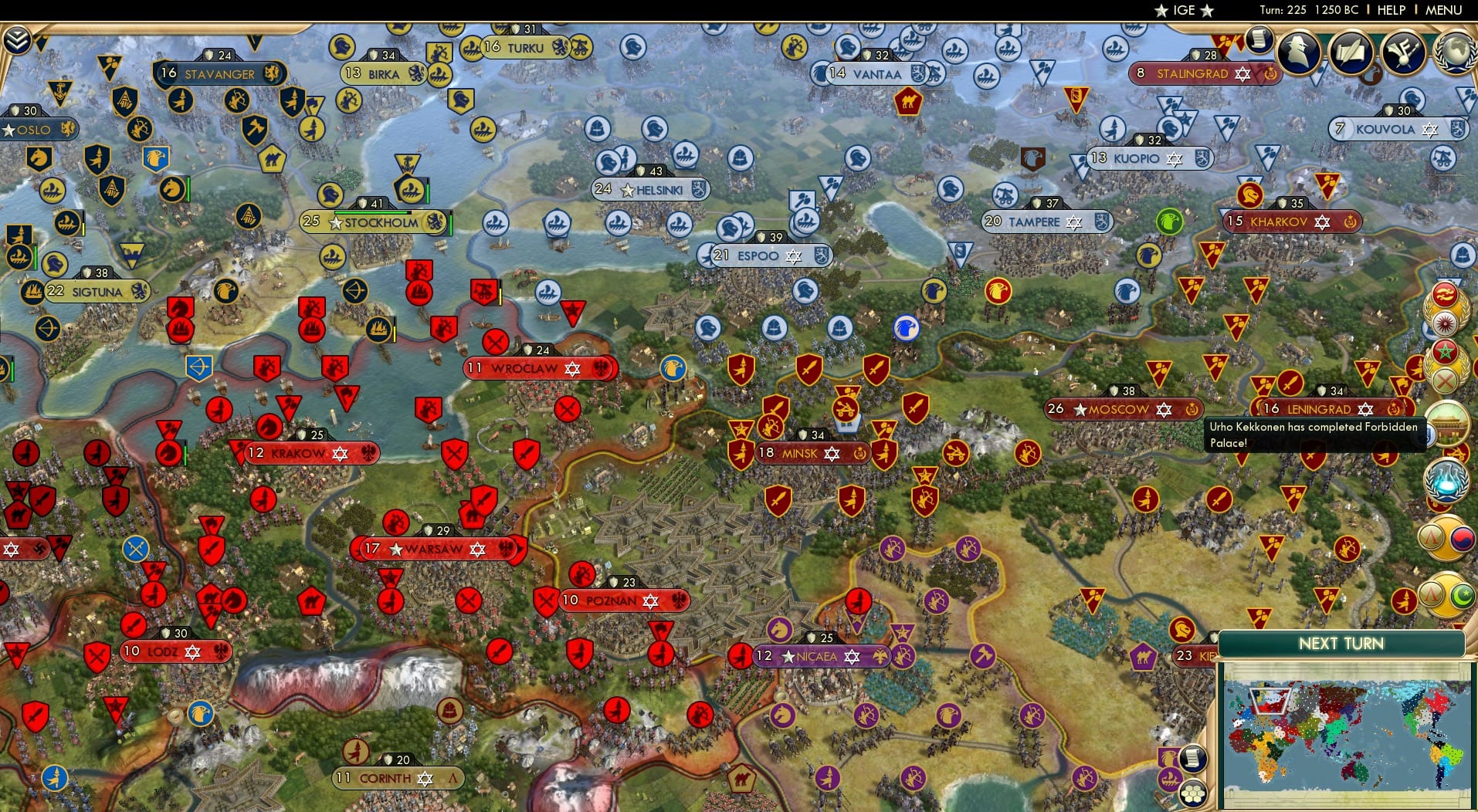Toggle the hex grid icon beside the minimap
This screenshot has height=812, width=1478.
click(x=1194, y=794)
